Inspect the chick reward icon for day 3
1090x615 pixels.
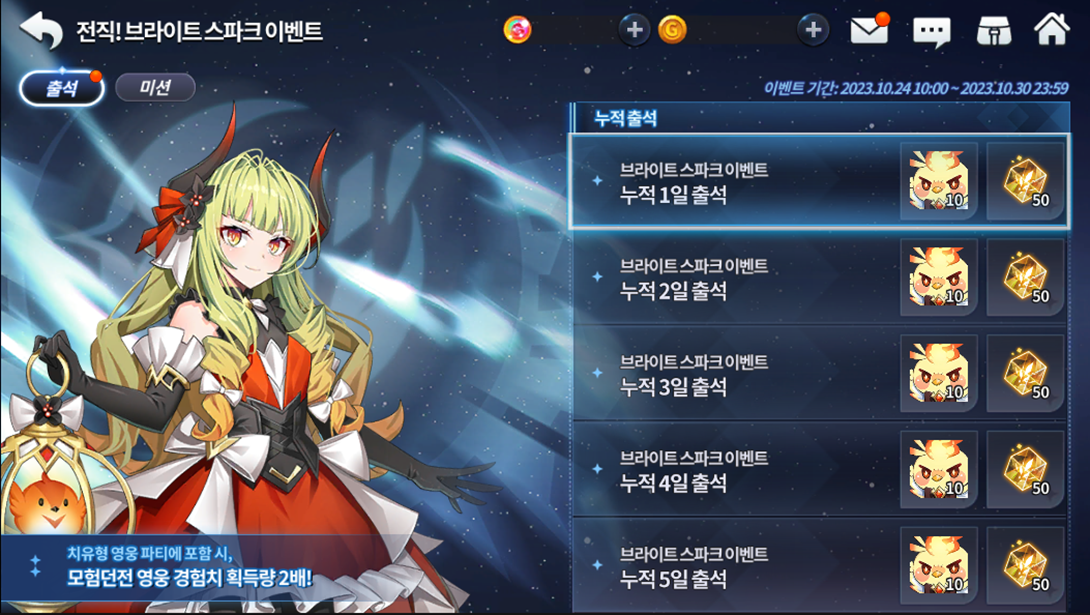[x=938, y=374]
